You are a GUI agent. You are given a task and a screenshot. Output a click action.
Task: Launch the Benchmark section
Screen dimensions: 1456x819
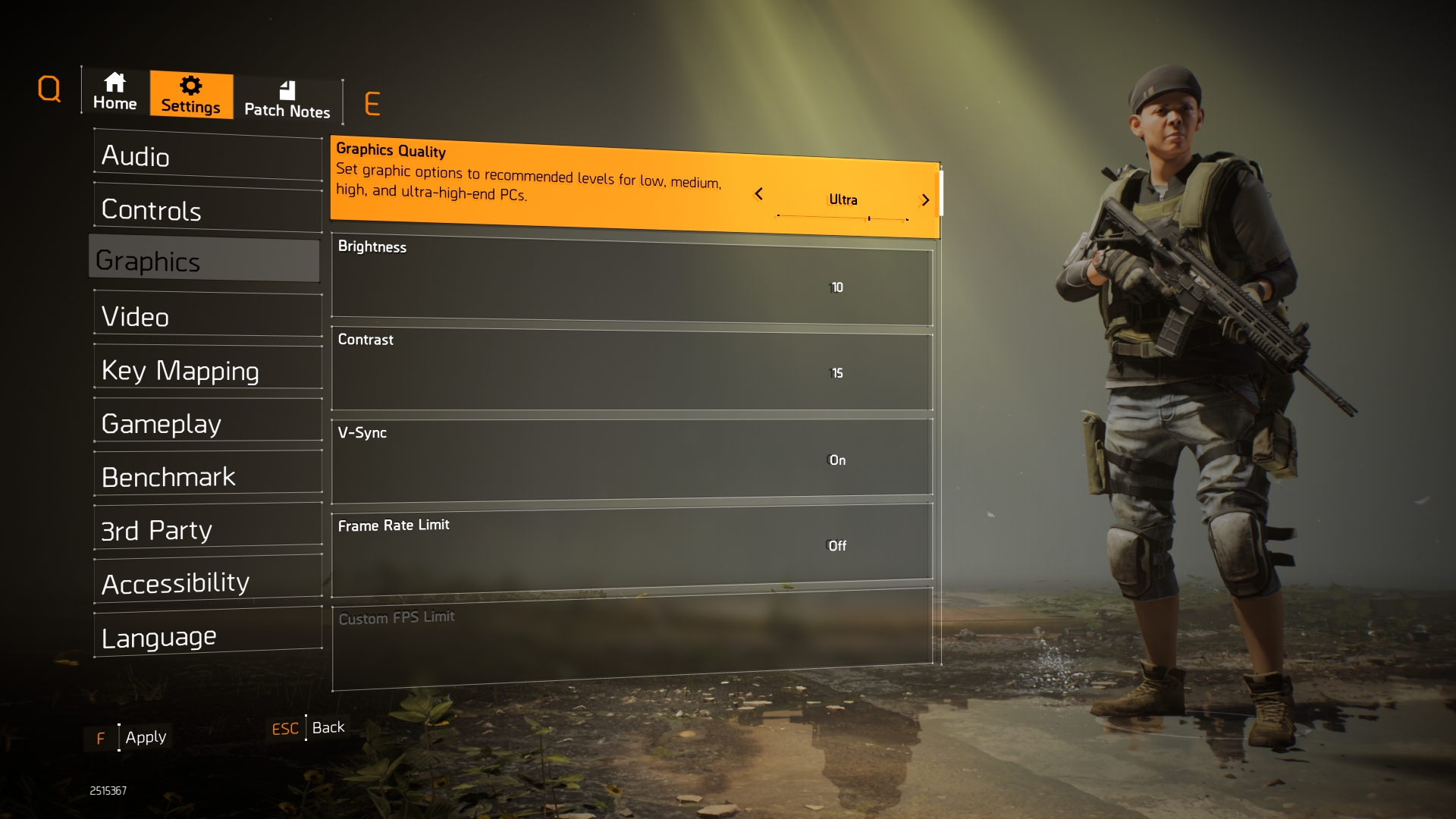[x=207, y=476]
